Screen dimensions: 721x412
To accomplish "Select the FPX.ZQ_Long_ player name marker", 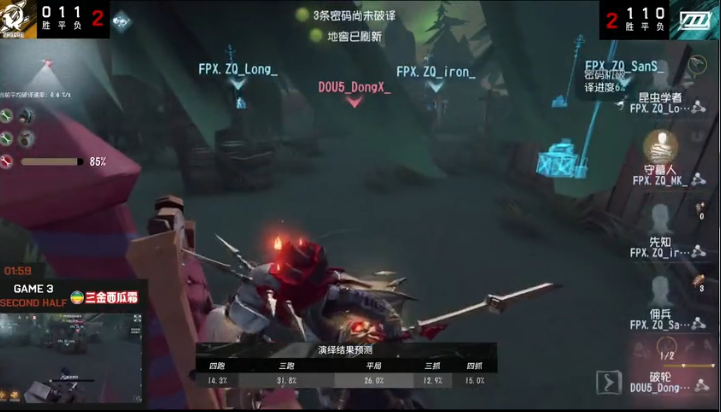I will [x=238, y=70].
